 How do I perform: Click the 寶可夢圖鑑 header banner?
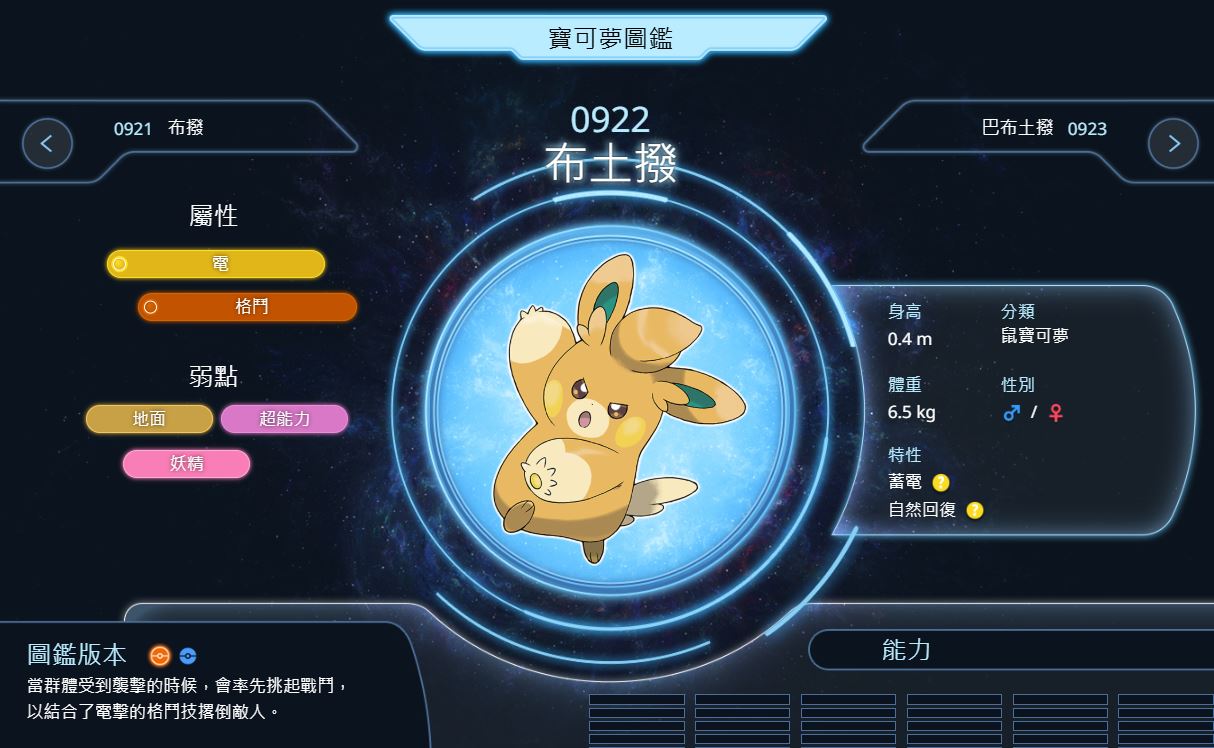point(609,39)
